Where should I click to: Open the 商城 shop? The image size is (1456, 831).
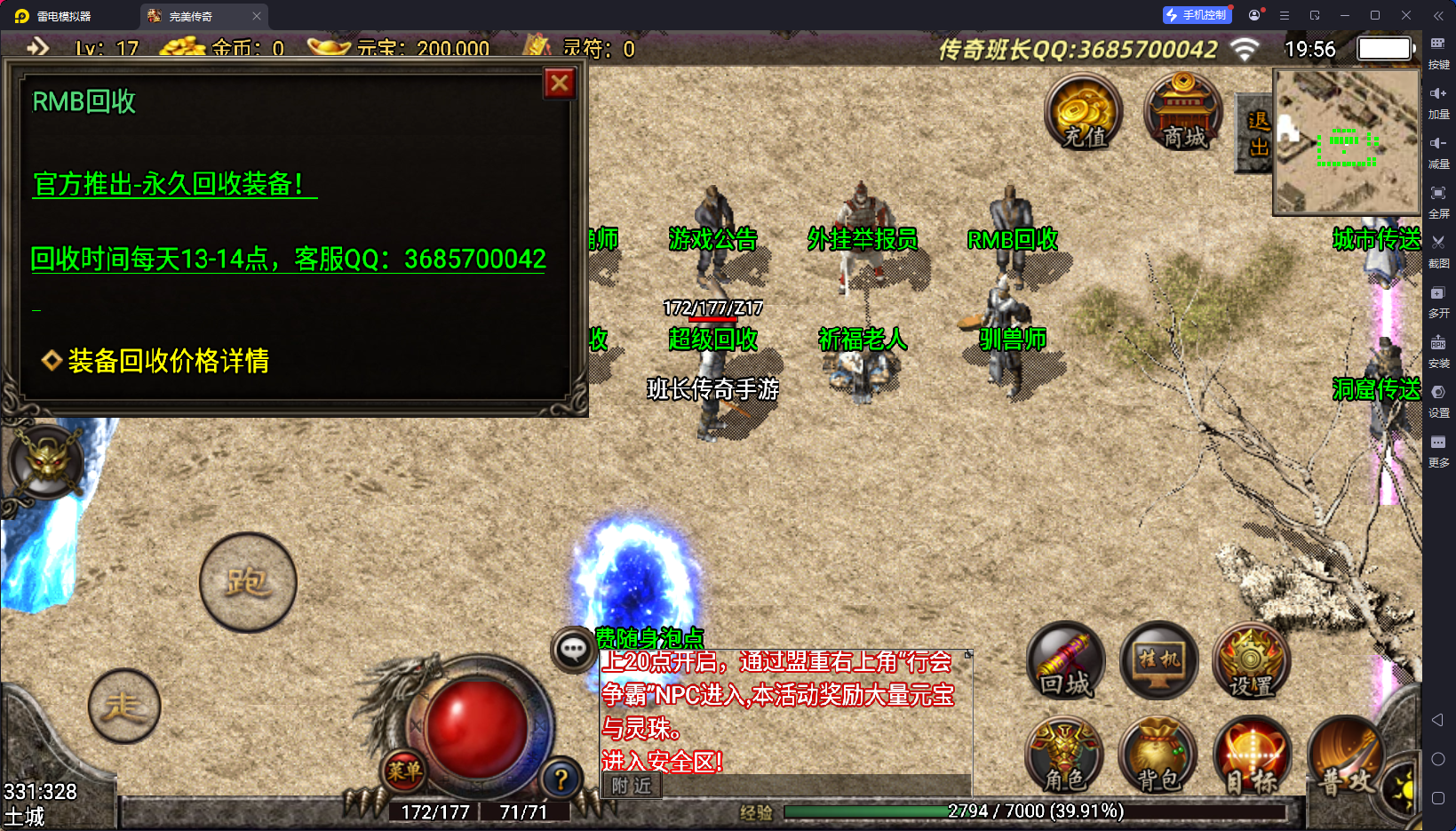tap(1183, 112)
